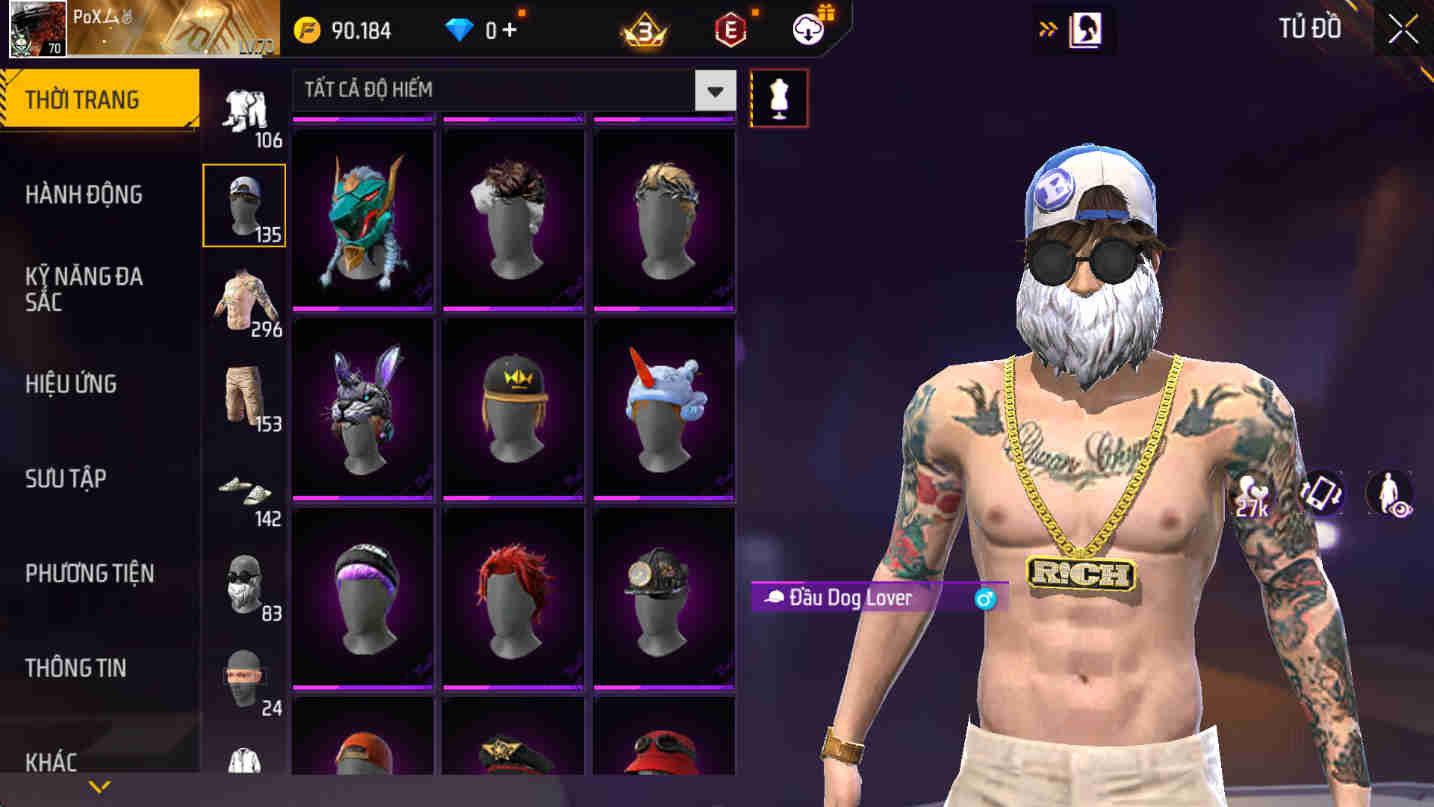This screenshot has width=1434, height=807.
Task: Select the shirts category with 296 items
Action: [x=245, y=295]
